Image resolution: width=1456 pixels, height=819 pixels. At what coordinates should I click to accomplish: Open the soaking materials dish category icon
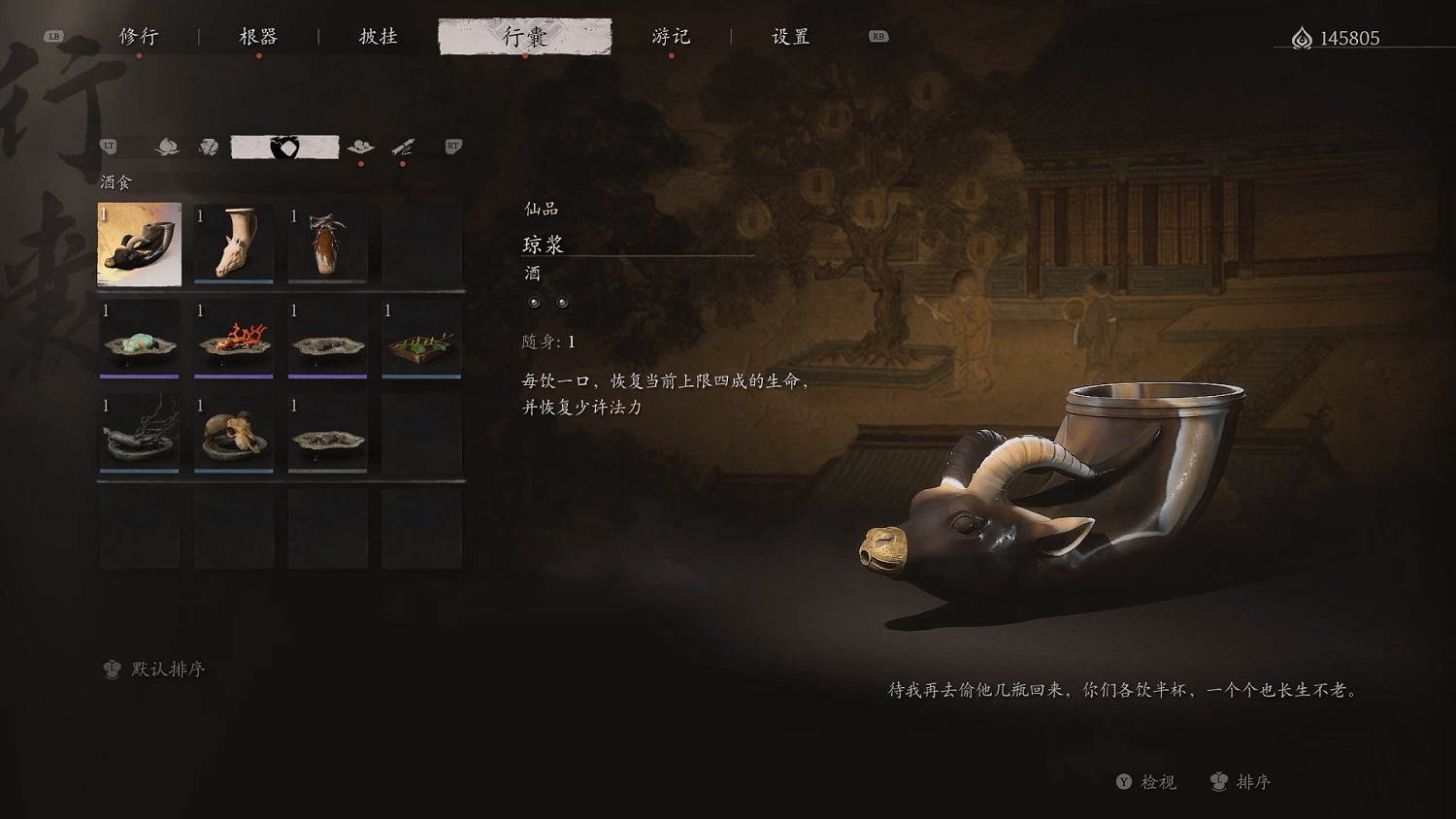361,146
